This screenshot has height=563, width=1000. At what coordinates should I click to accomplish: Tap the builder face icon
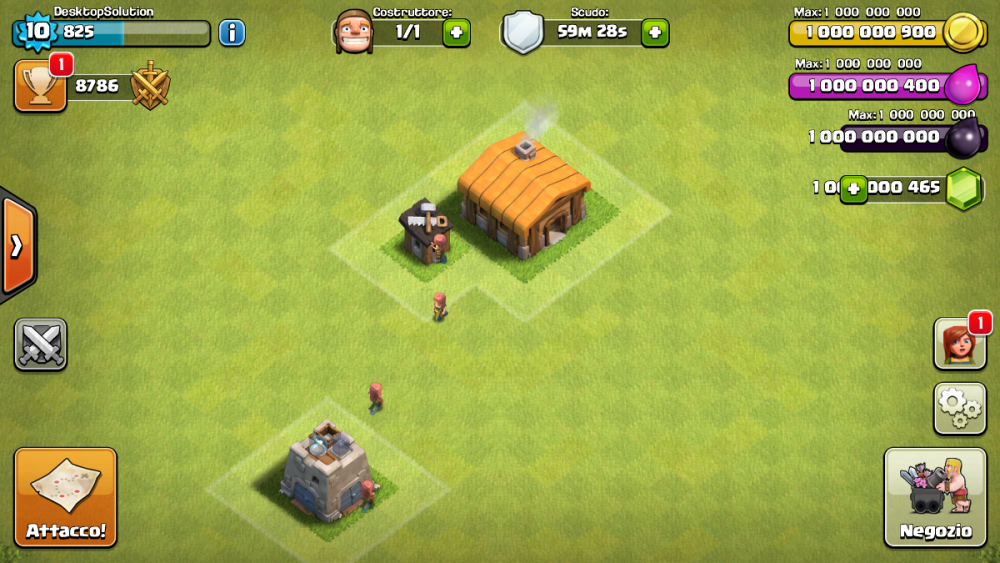pyautogui.click(x=352, y=32)
